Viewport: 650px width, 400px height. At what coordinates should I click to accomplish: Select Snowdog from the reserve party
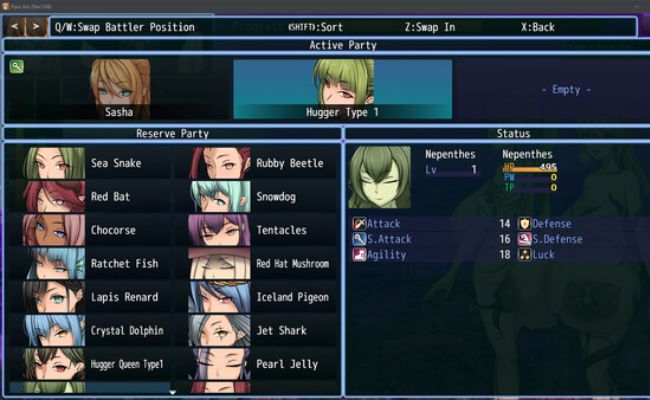coord(262,197)
